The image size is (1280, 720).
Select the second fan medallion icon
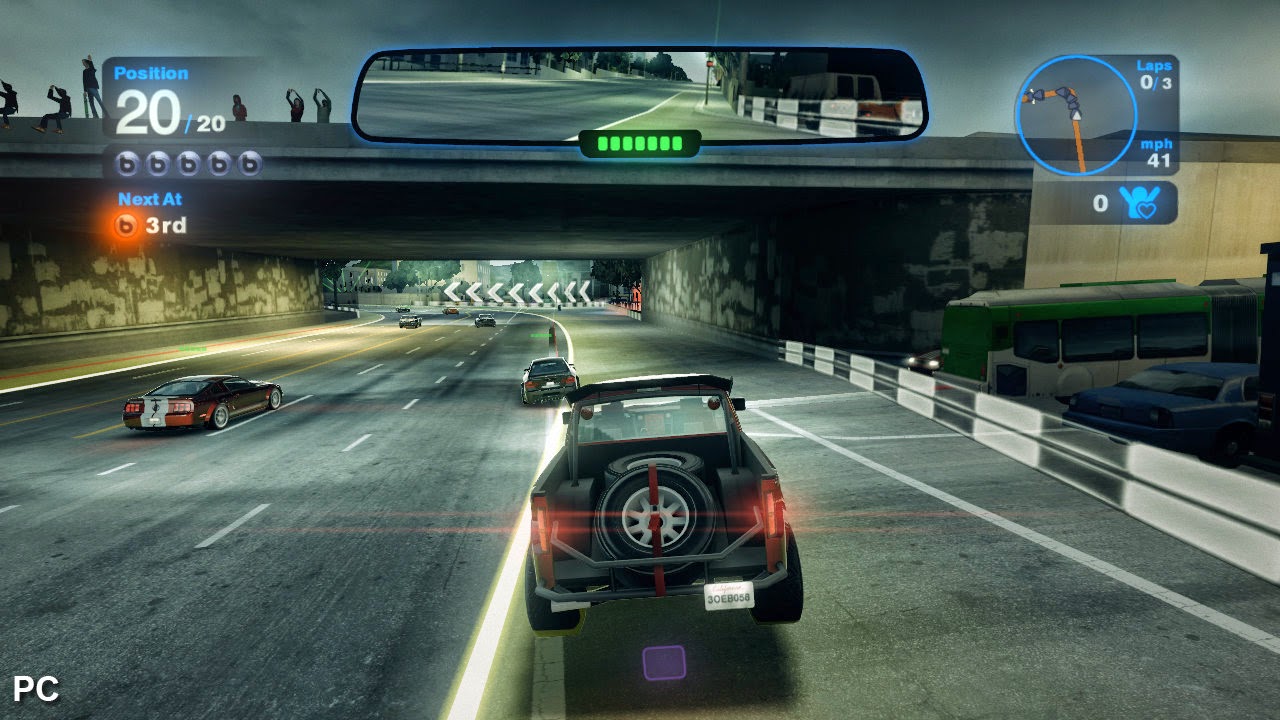[160, 160]
